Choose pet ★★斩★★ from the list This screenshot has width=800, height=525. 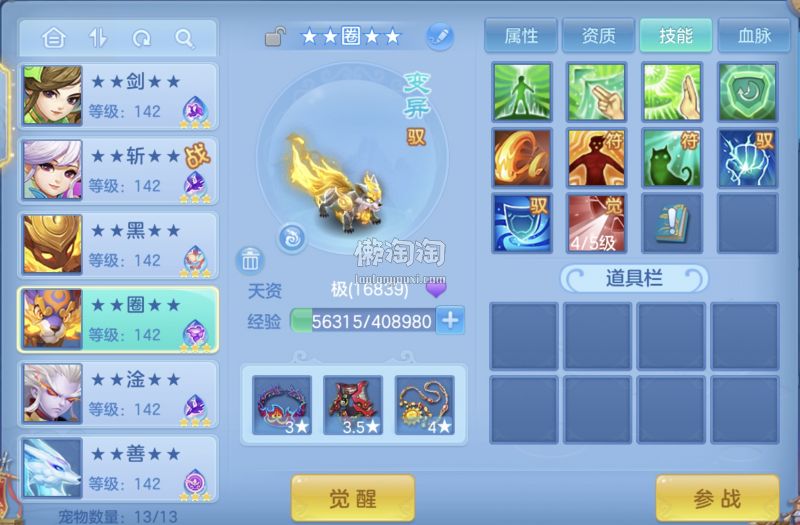(x=118, y=170)
